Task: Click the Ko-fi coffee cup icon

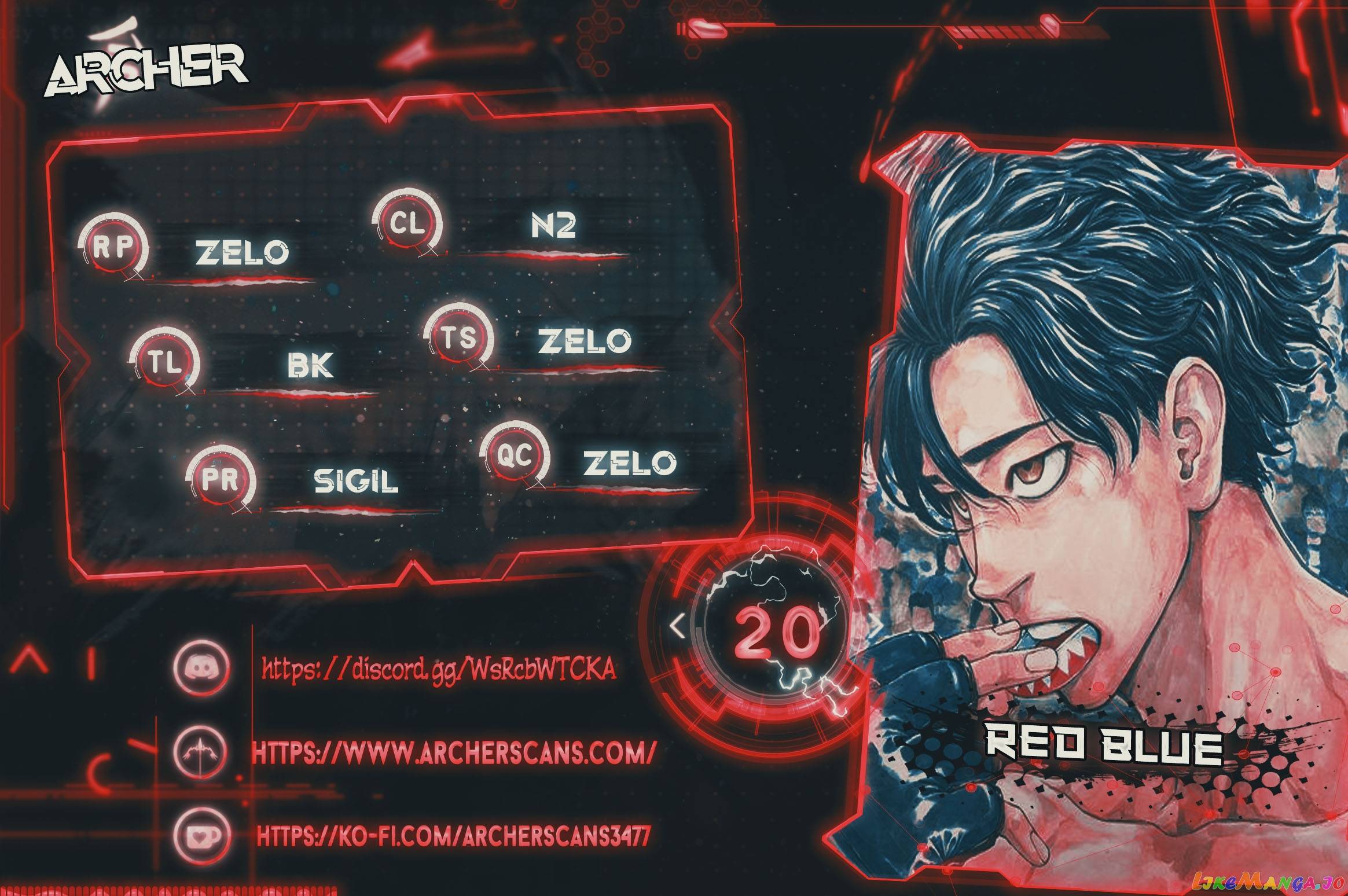Action: pyautogui.click(x=202, y=835)
